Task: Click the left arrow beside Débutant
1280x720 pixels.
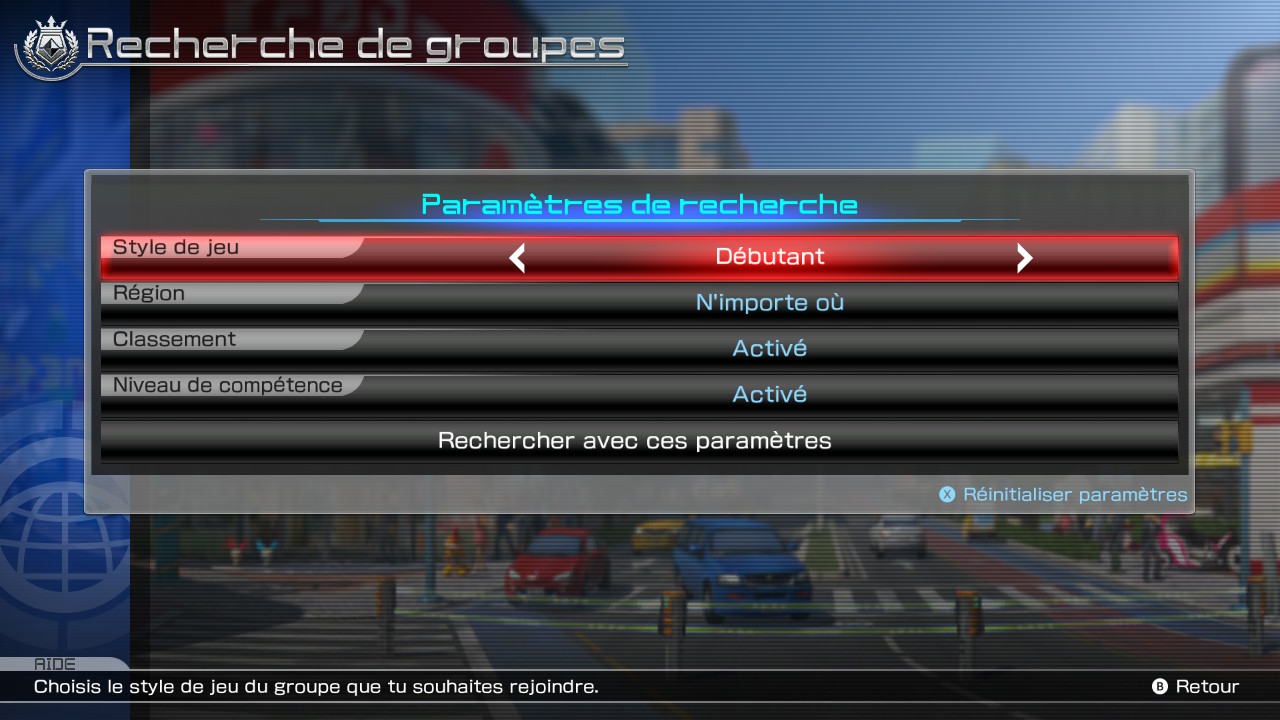Action: 517,258
